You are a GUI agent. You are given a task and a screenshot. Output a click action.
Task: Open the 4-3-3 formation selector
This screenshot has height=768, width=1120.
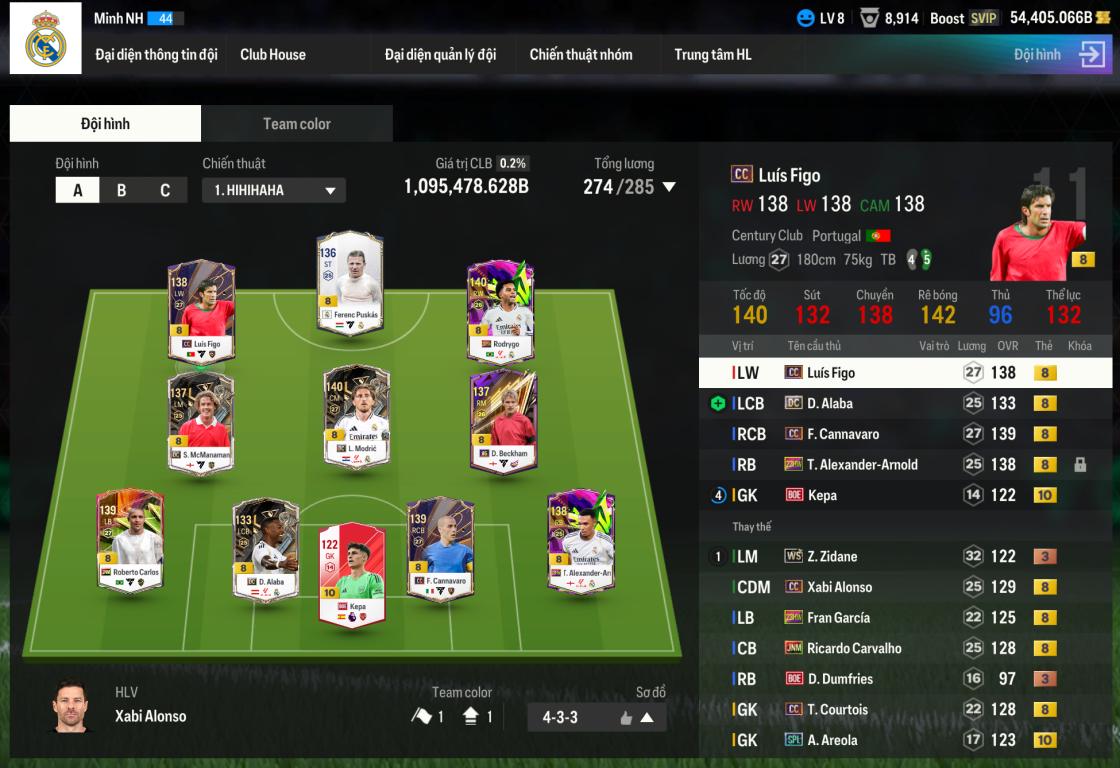tap(596, 717)
